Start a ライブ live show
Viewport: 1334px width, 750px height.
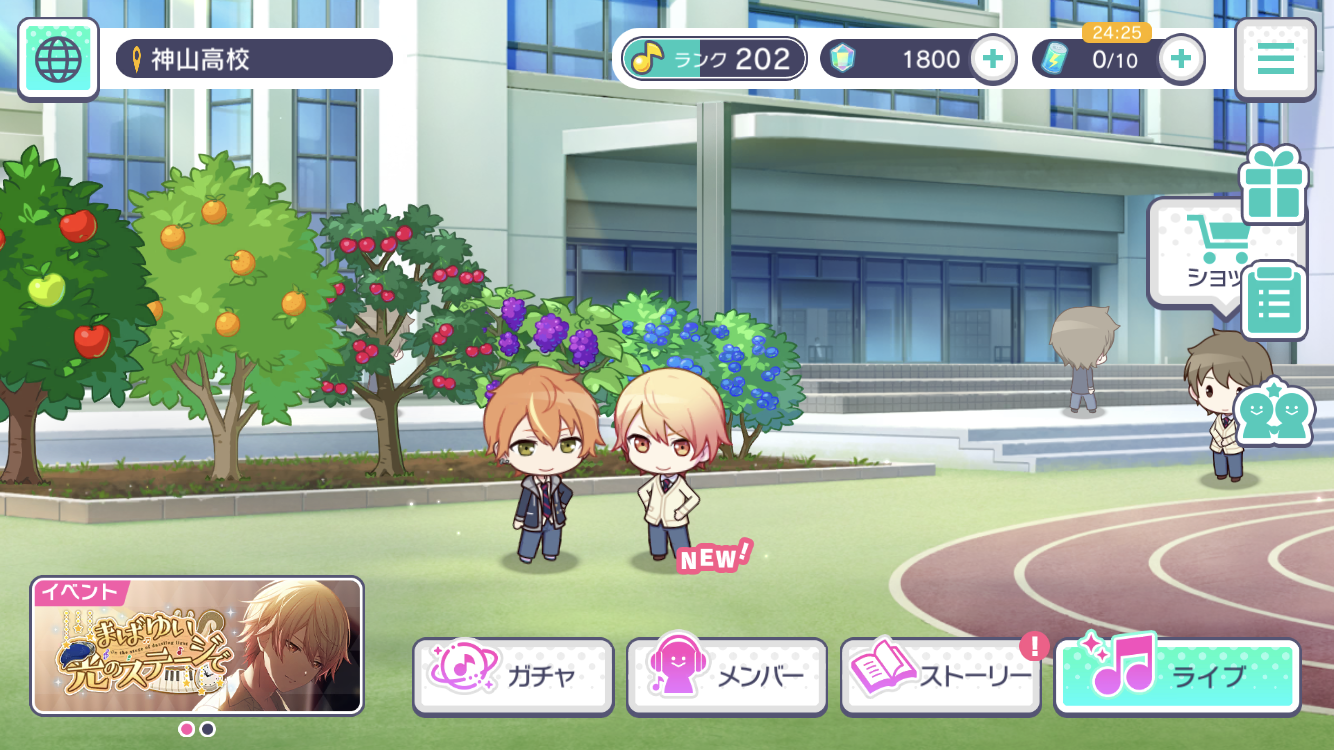tap(1177, 676)
